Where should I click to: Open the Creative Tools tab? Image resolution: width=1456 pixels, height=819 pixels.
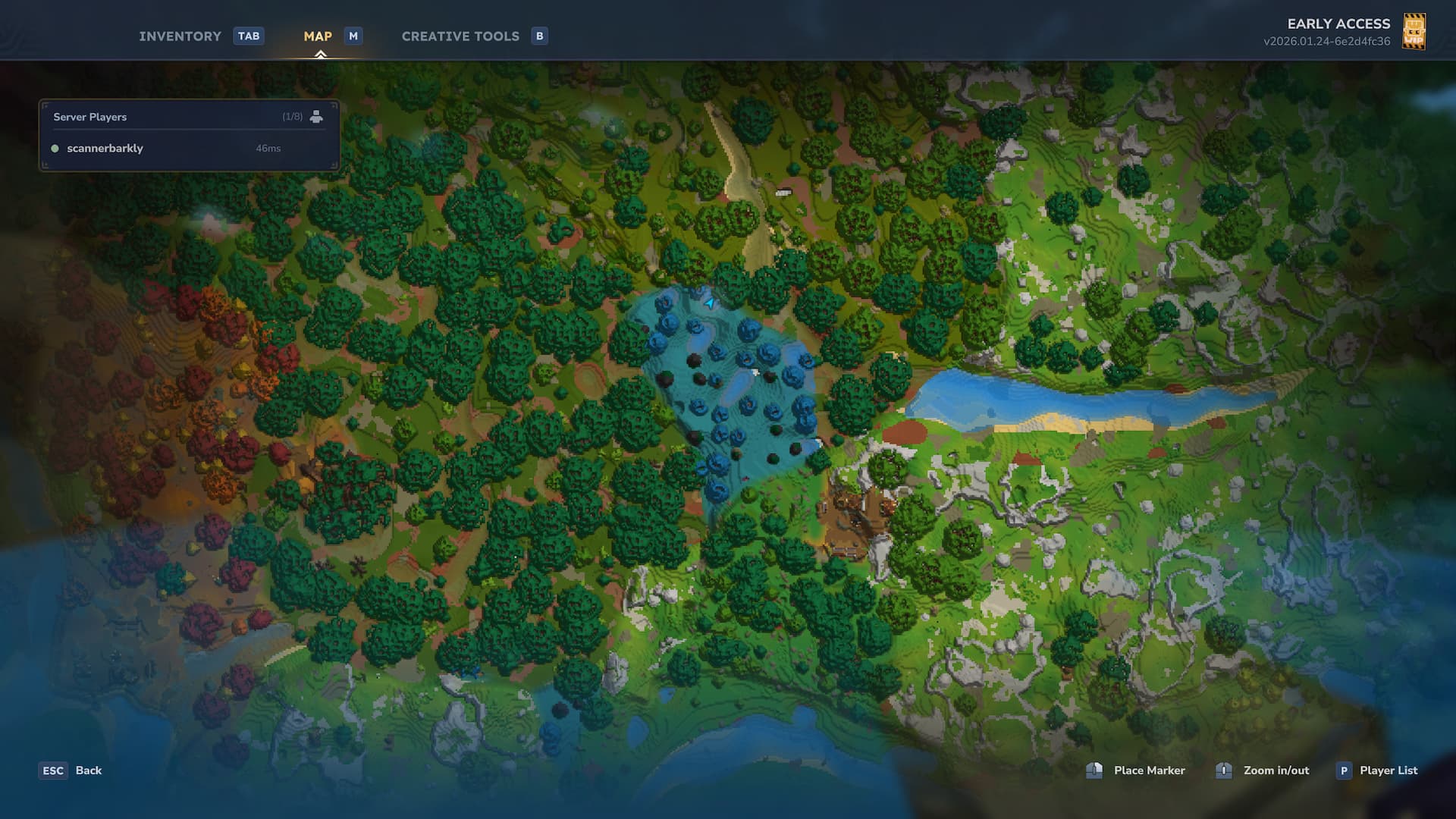click(x=460, y=36)
